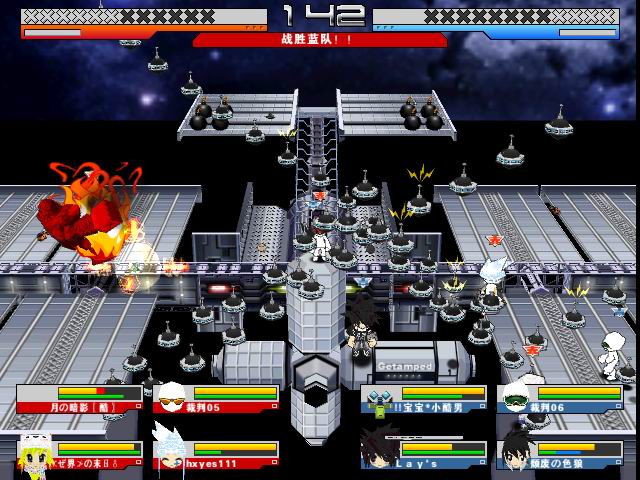Select the 裁判05 player panel
This screenshot has width=640, height=480.
tap(216, 399)
